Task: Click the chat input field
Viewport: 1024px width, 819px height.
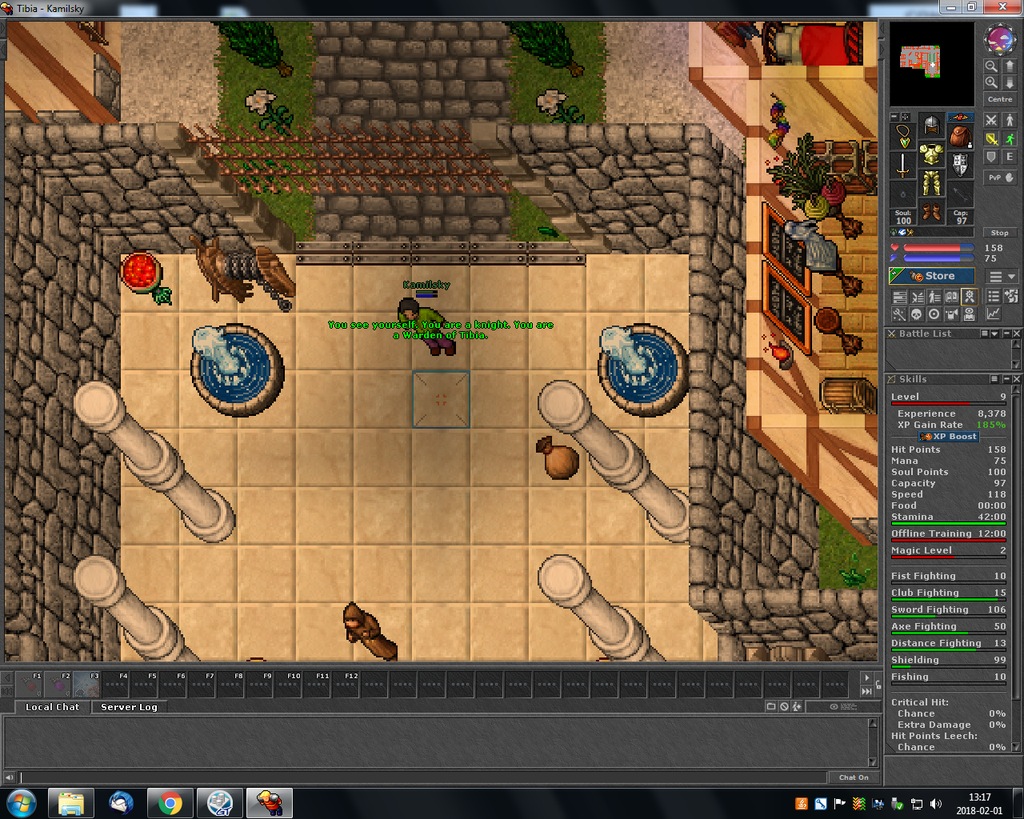Action: [420, 777]
